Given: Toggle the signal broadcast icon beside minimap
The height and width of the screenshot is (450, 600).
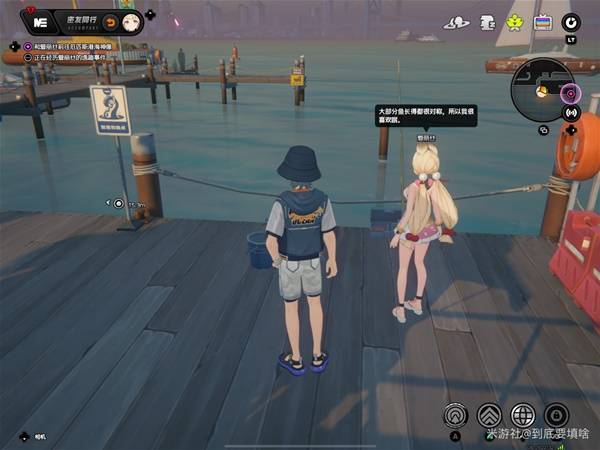Looking at the screenshot, I should 571,113.
